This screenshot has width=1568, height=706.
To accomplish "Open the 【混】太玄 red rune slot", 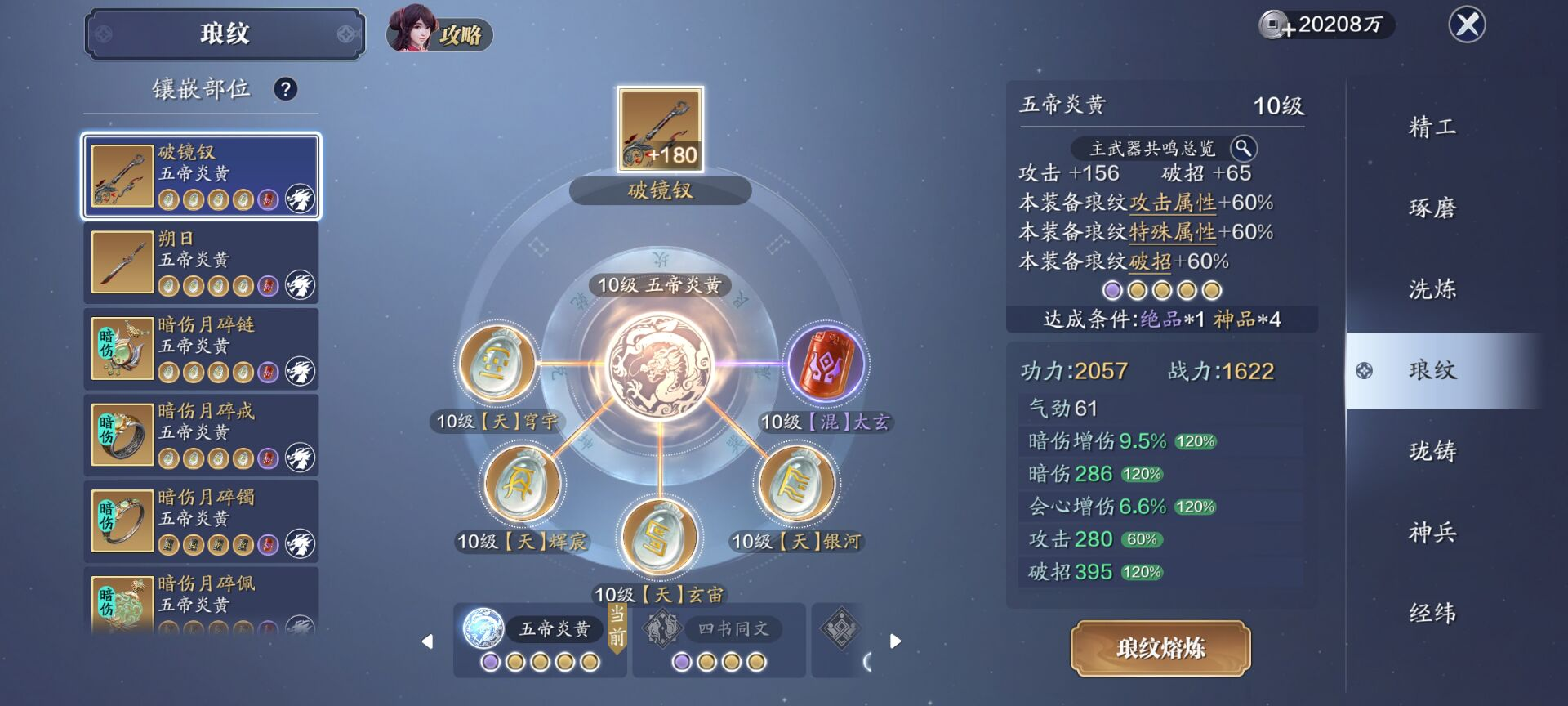I will 826,364.
